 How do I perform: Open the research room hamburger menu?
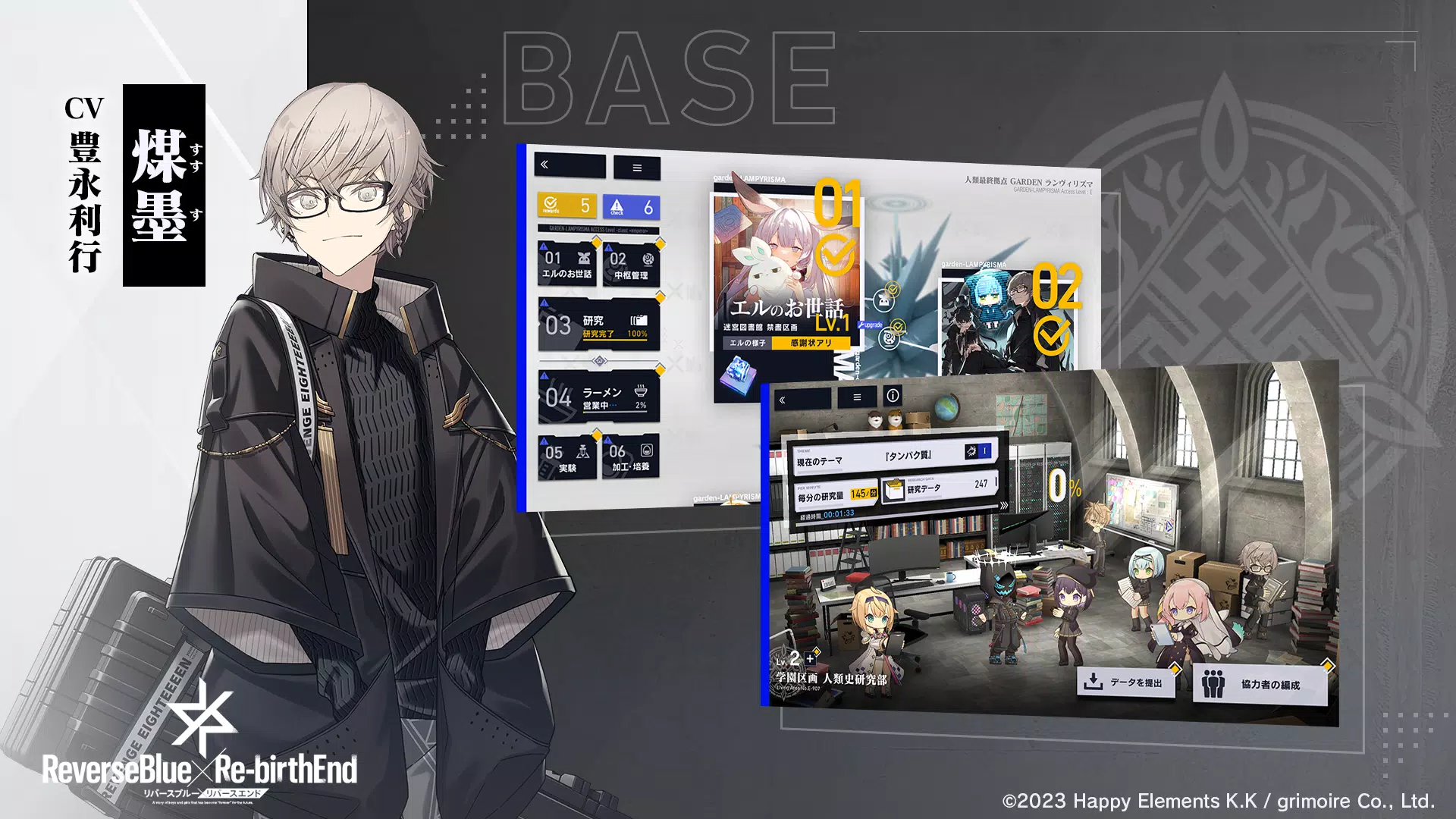(x=857, y=397)
